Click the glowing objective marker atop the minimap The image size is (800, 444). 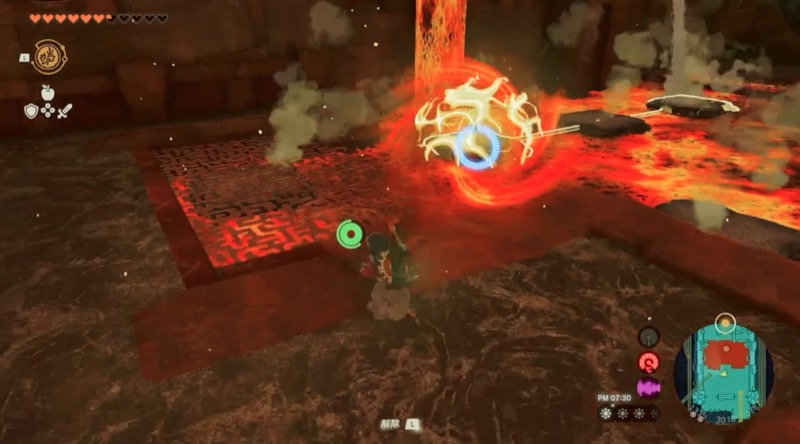click(x=725, y=322)
